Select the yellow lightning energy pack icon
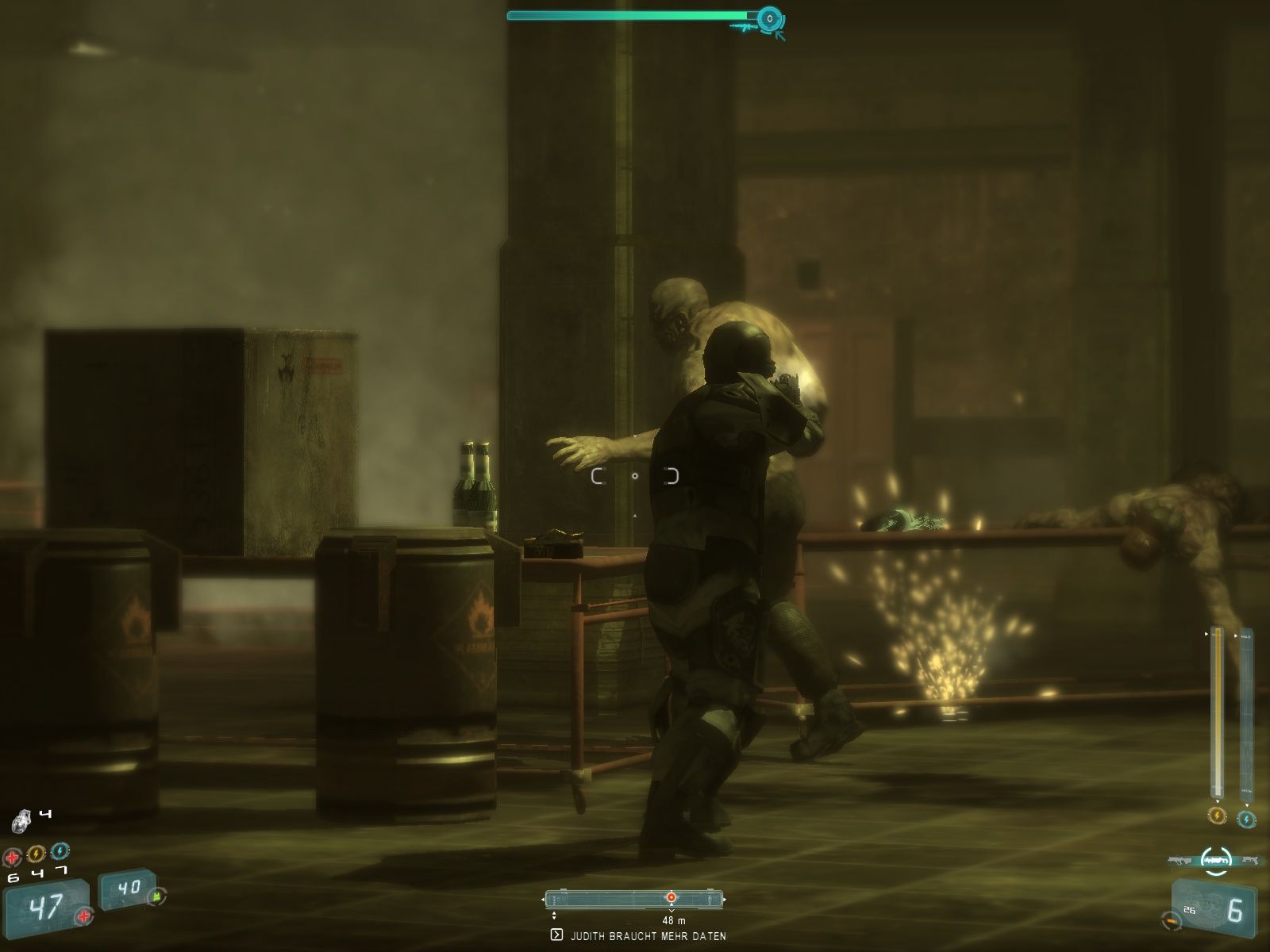 (x=36, y=852)
